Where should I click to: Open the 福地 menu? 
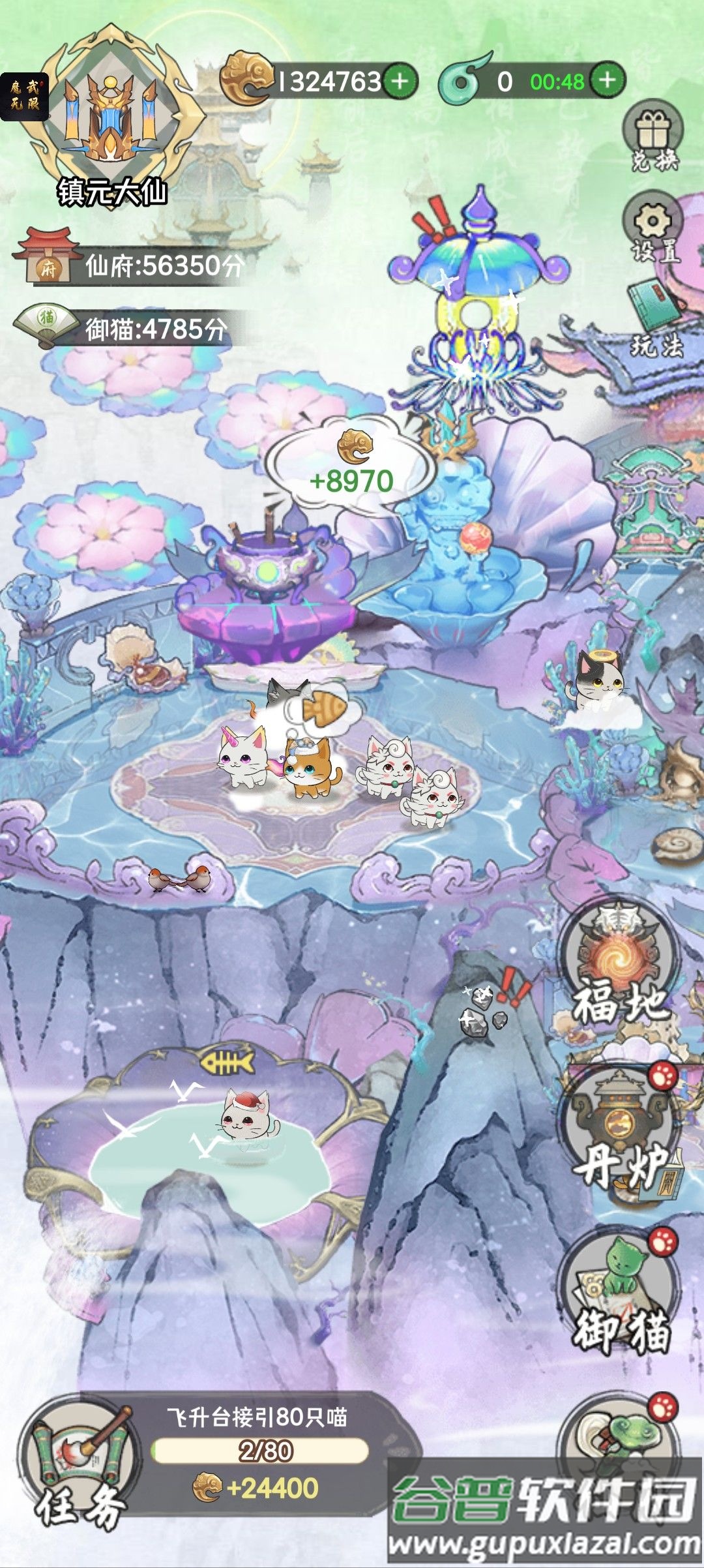(619, 967)
